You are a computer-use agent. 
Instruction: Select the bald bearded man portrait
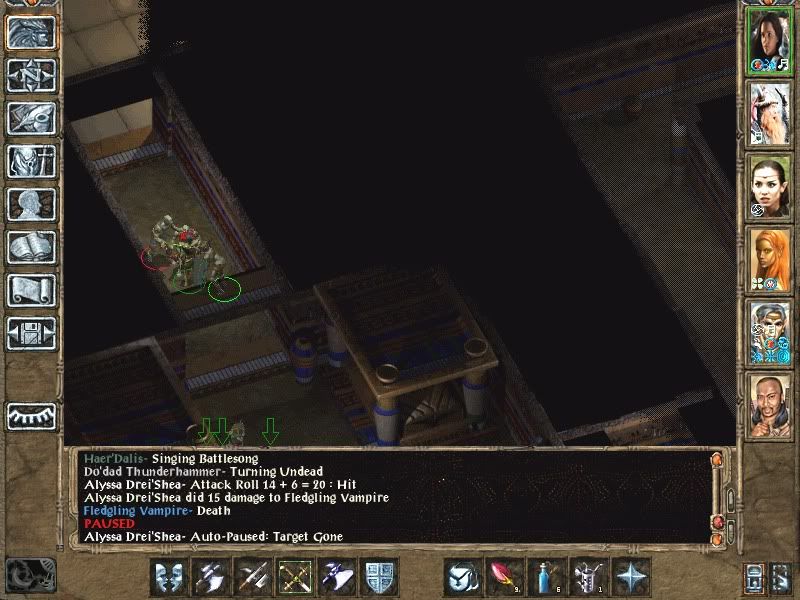coord(770,402)
